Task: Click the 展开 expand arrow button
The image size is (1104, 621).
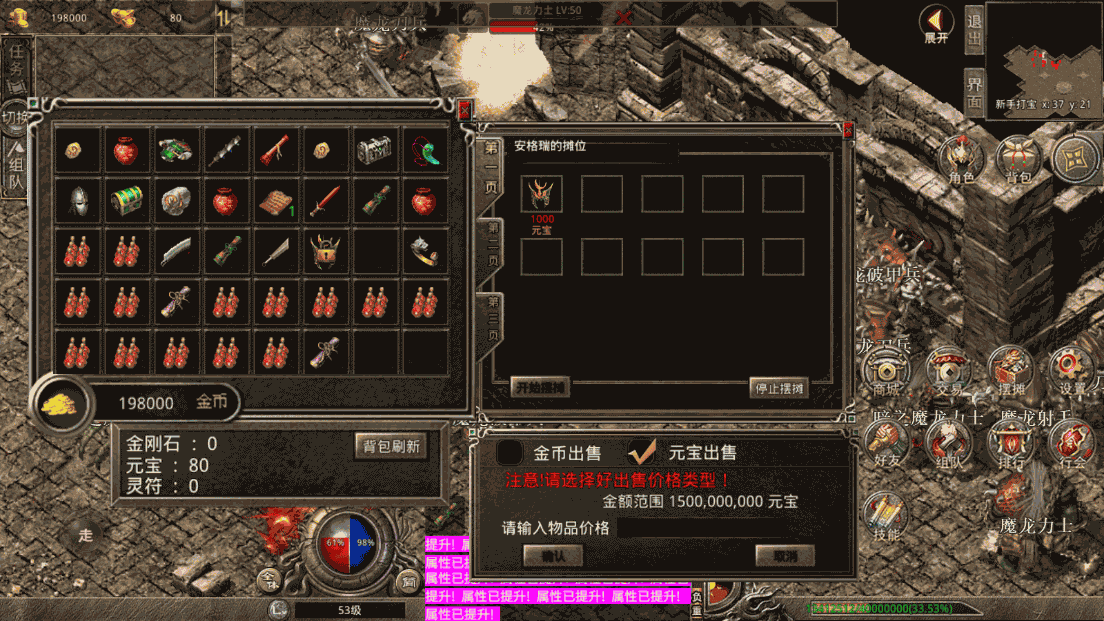Action: pos(936,24)
